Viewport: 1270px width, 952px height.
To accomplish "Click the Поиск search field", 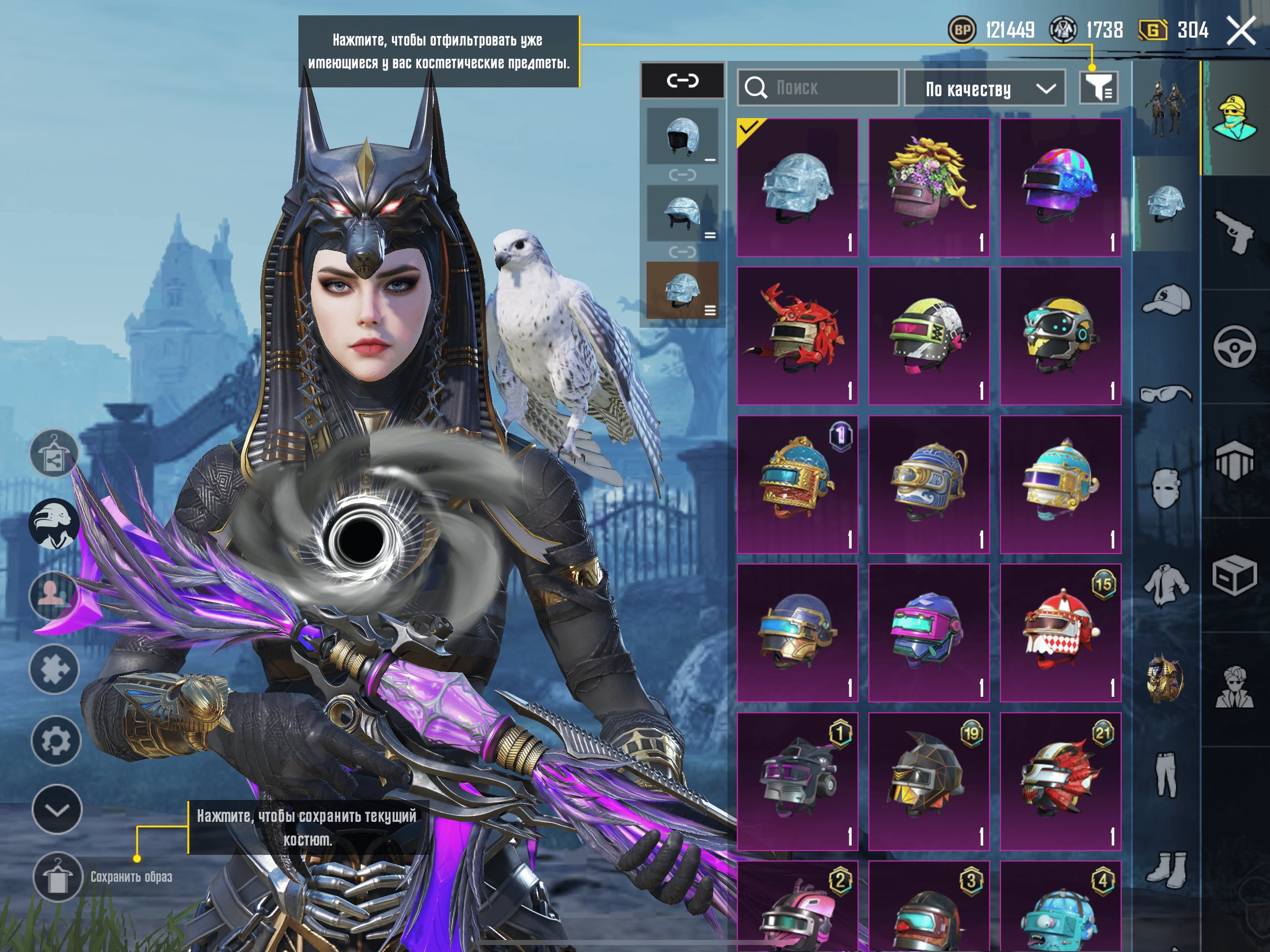I will (x=818, y=88).
